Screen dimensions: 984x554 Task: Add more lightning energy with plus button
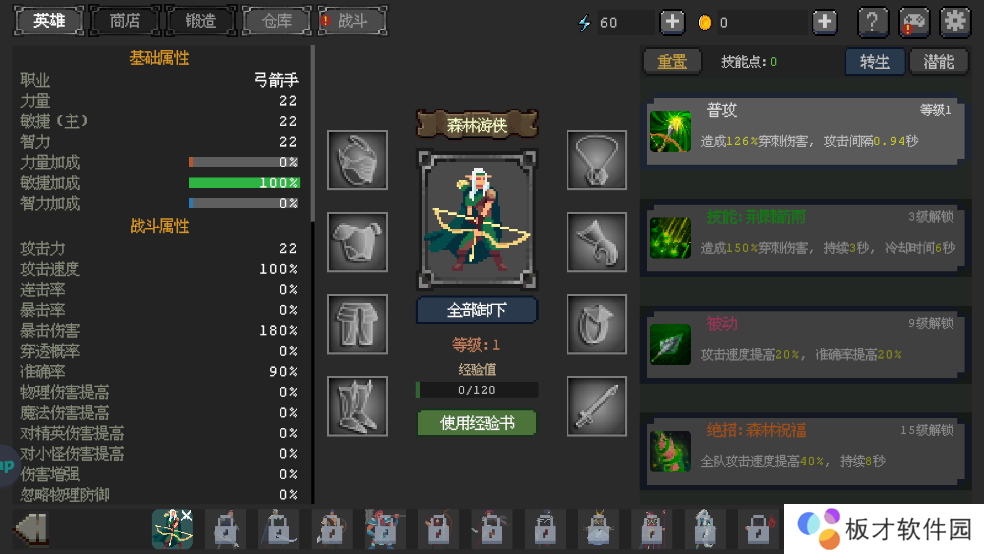(x=672, y=22)
